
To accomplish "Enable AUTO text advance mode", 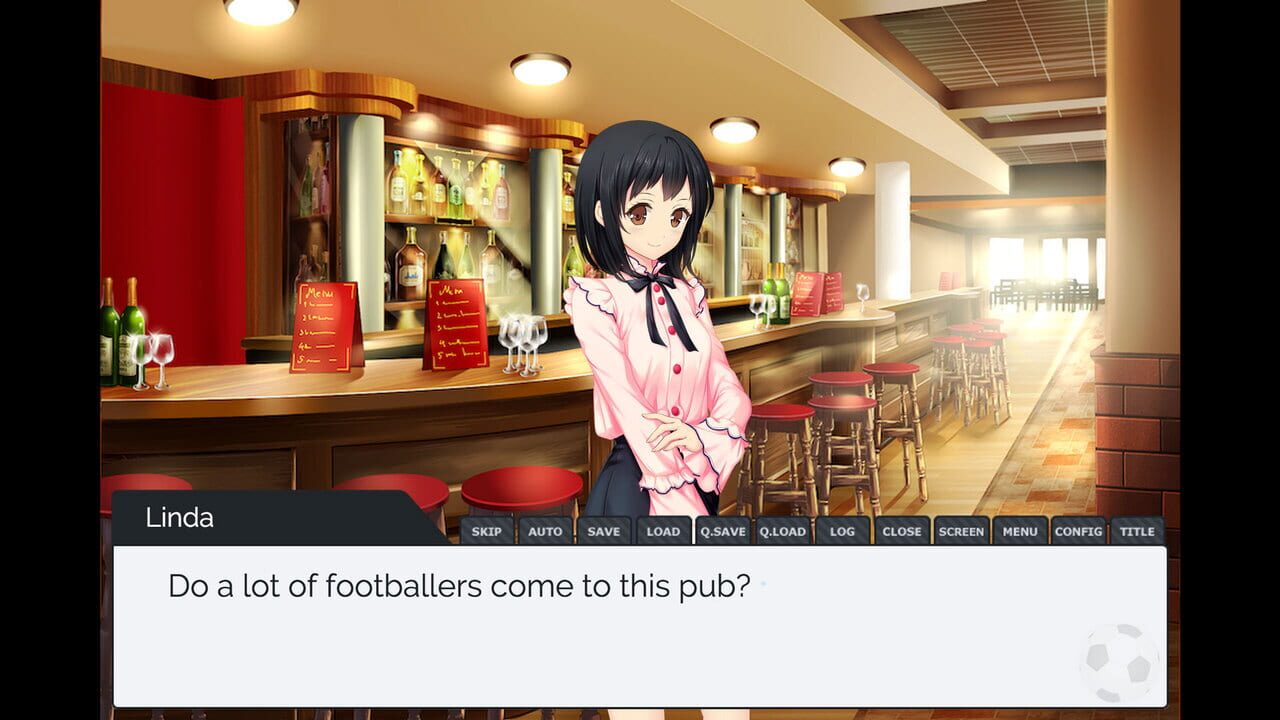I will pyautogui.click(x=545, y=531).
